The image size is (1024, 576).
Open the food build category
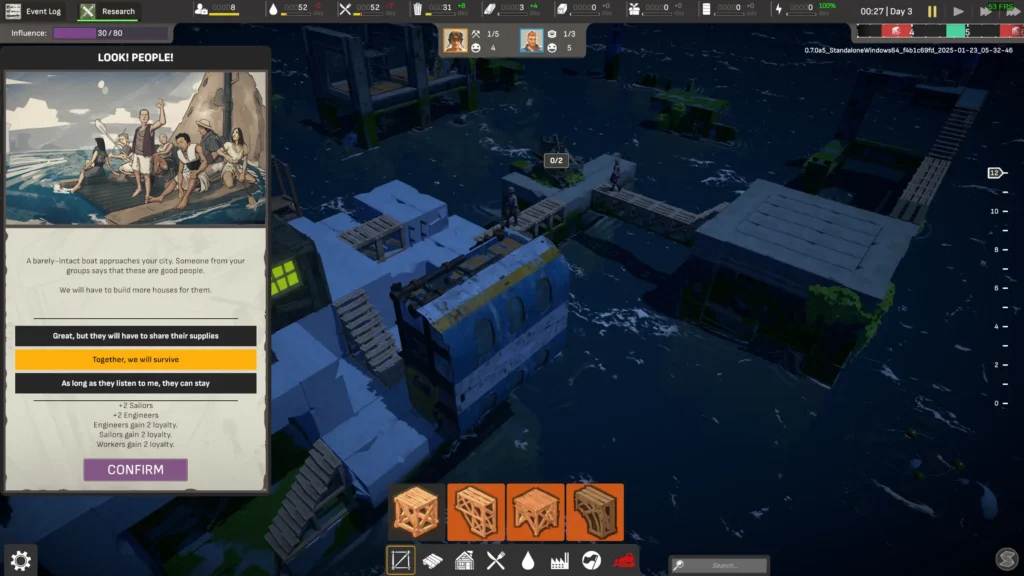pyautogui.click(x=496, y=561)
